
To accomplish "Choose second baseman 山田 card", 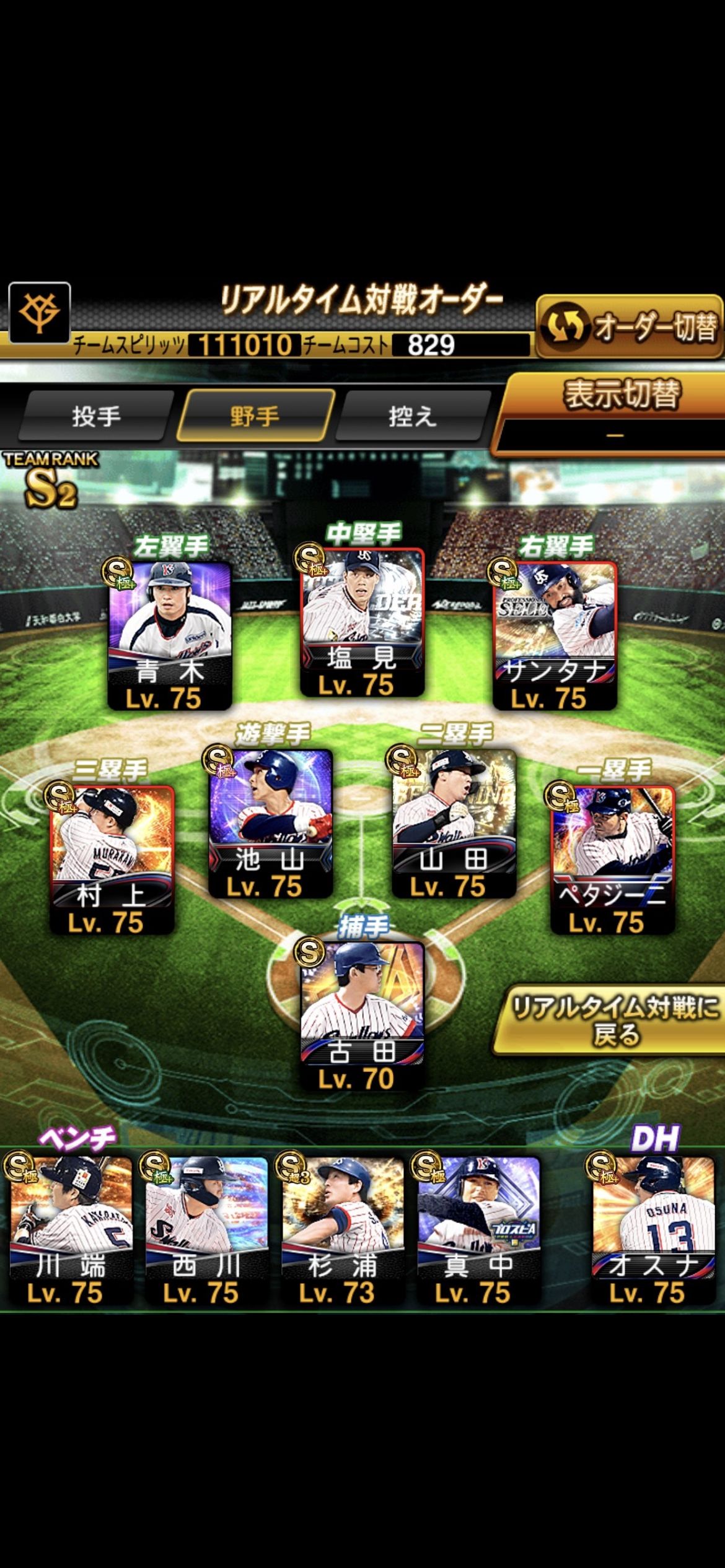I will point(454,822).
